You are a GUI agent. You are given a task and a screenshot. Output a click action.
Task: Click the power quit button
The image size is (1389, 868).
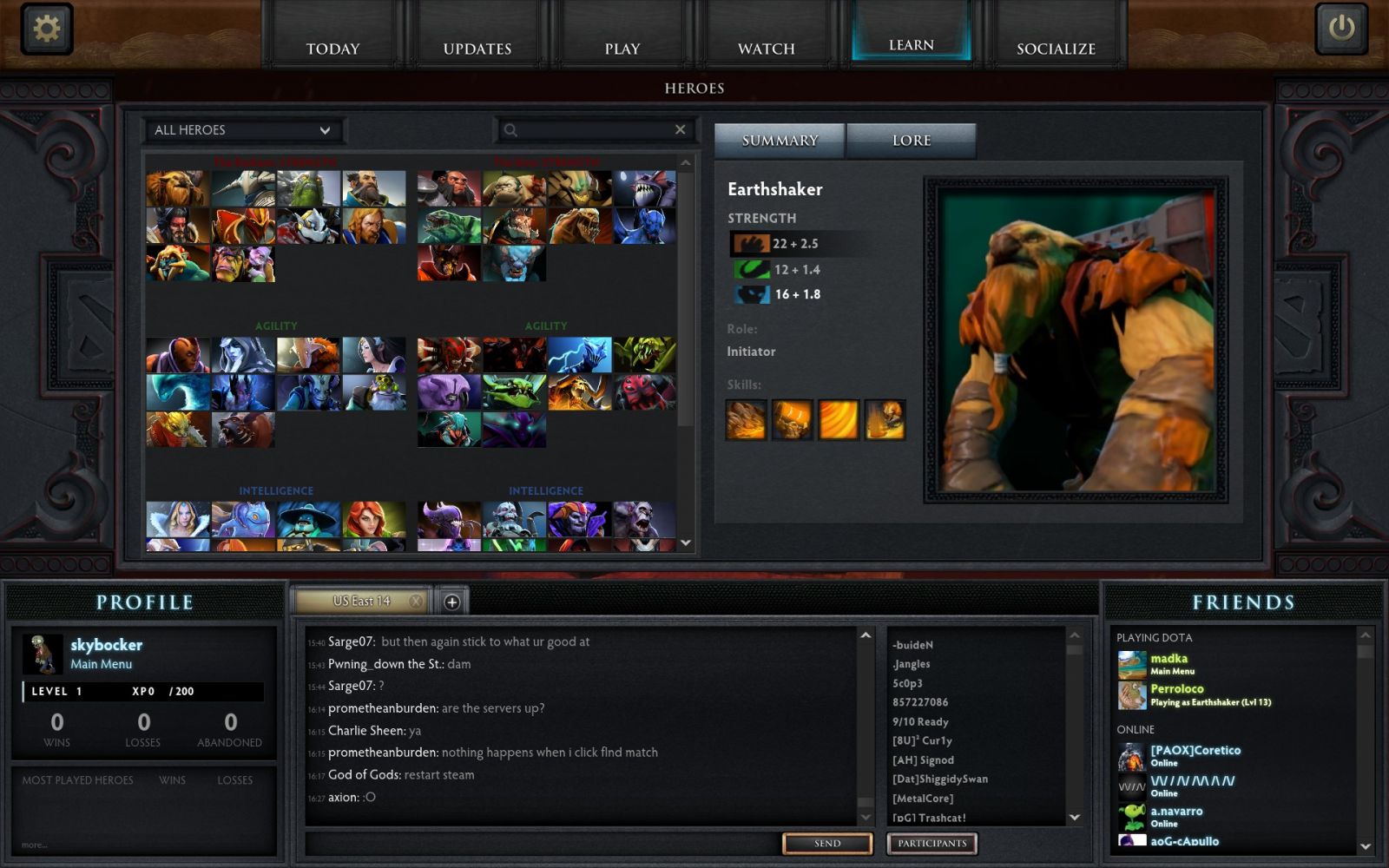click(1341, 29)
